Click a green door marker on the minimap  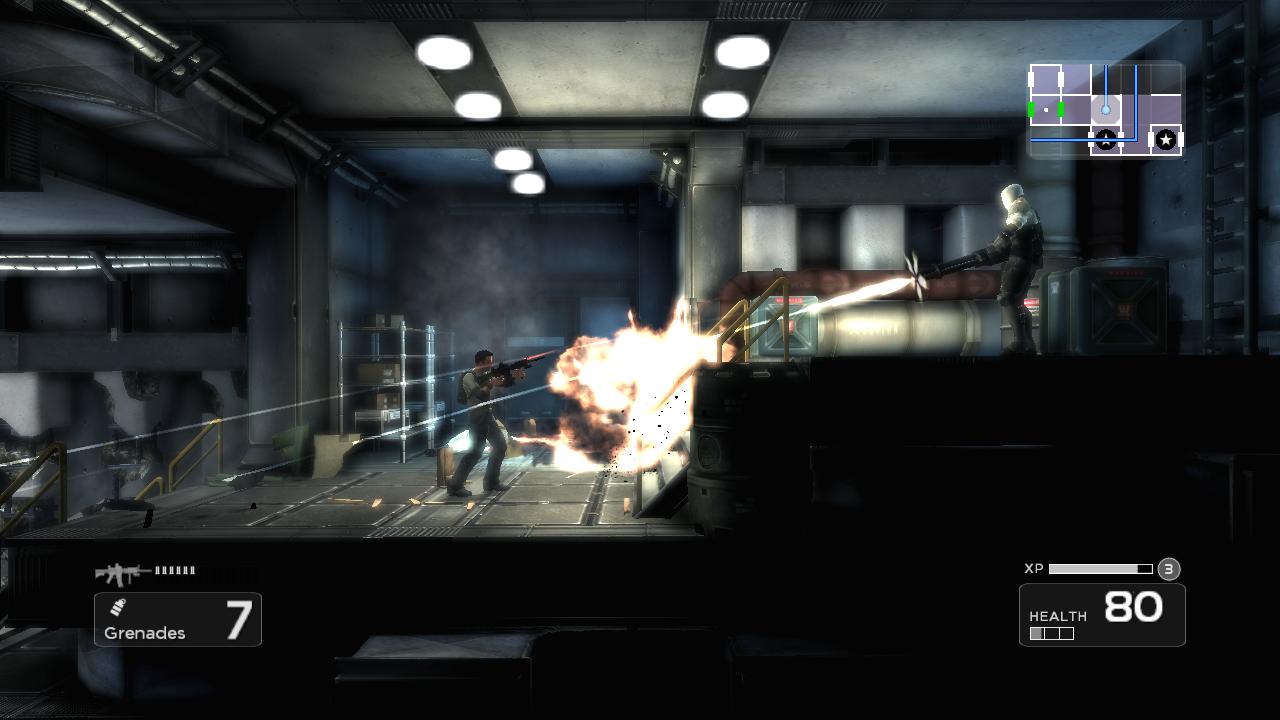coord(1030,110)
